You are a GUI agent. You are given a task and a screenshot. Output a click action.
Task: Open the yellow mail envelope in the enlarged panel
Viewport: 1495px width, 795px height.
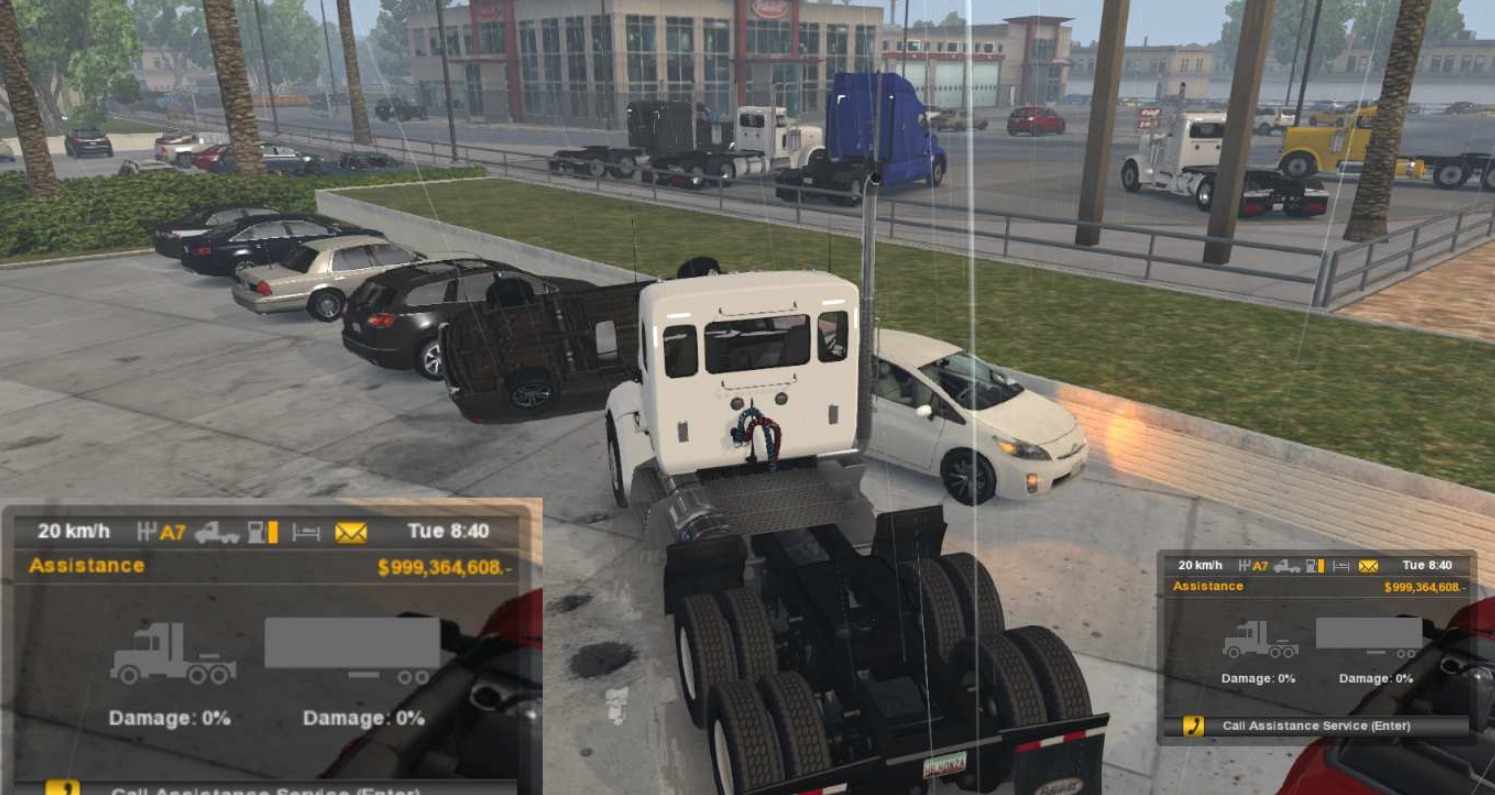pos(351,532)
